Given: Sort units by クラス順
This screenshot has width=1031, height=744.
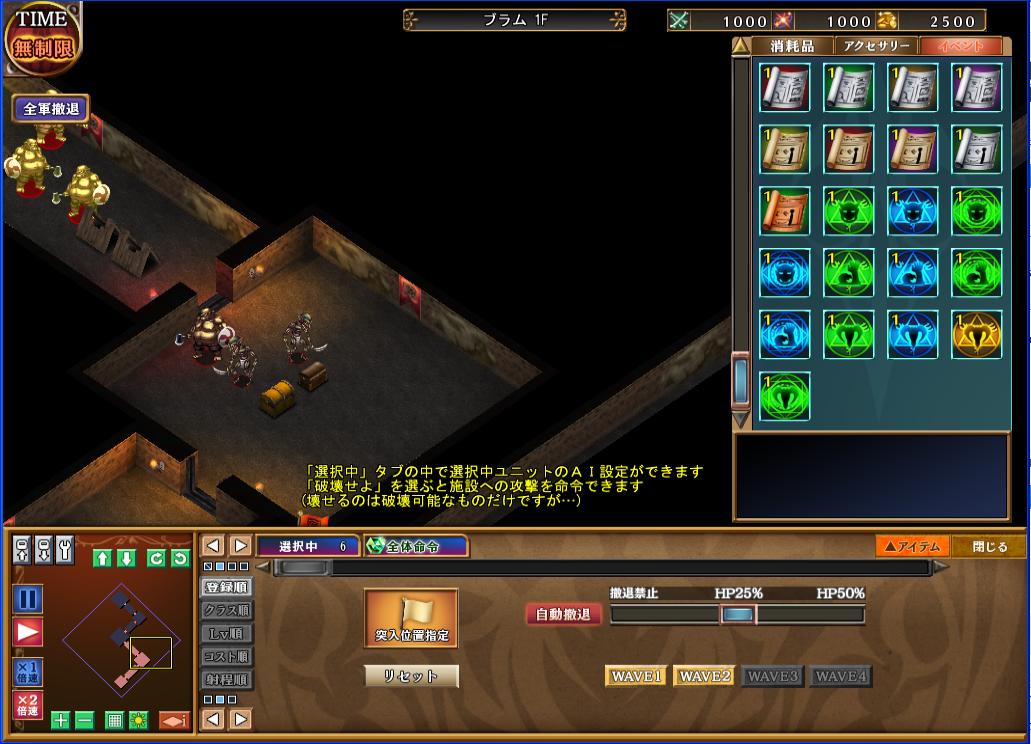Looking at the screenshot, I should (227, 610).
